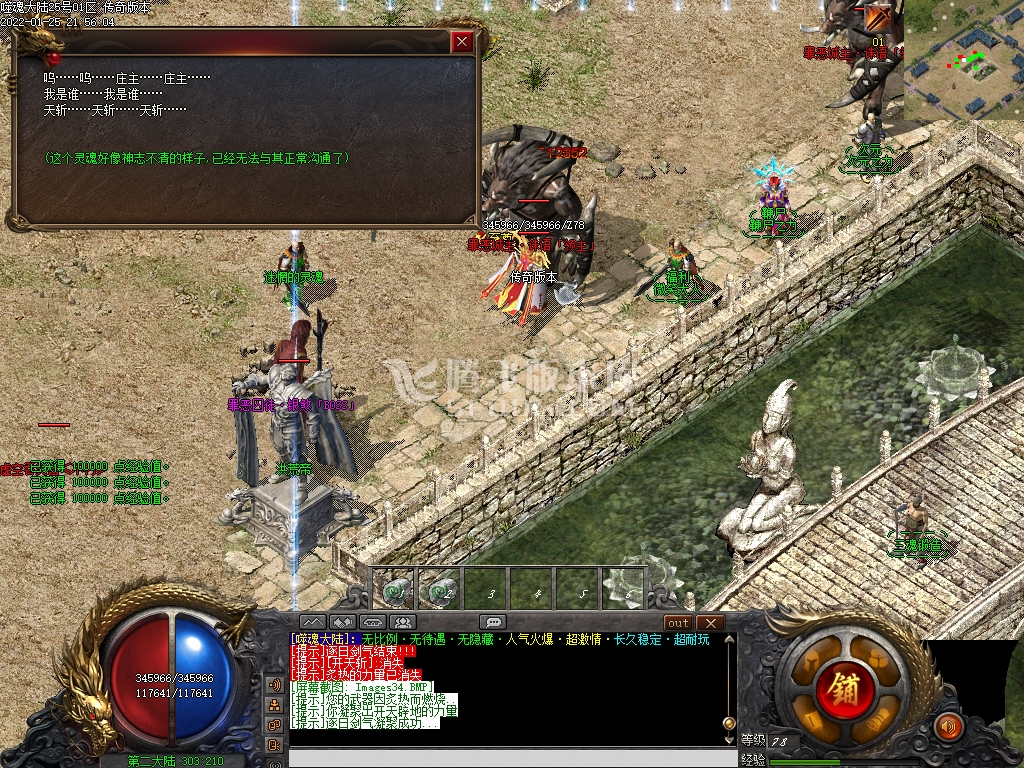The width and height of the screenshot is (1024, 768).
Task: Click the two-people group button
Action: [405, 623]
